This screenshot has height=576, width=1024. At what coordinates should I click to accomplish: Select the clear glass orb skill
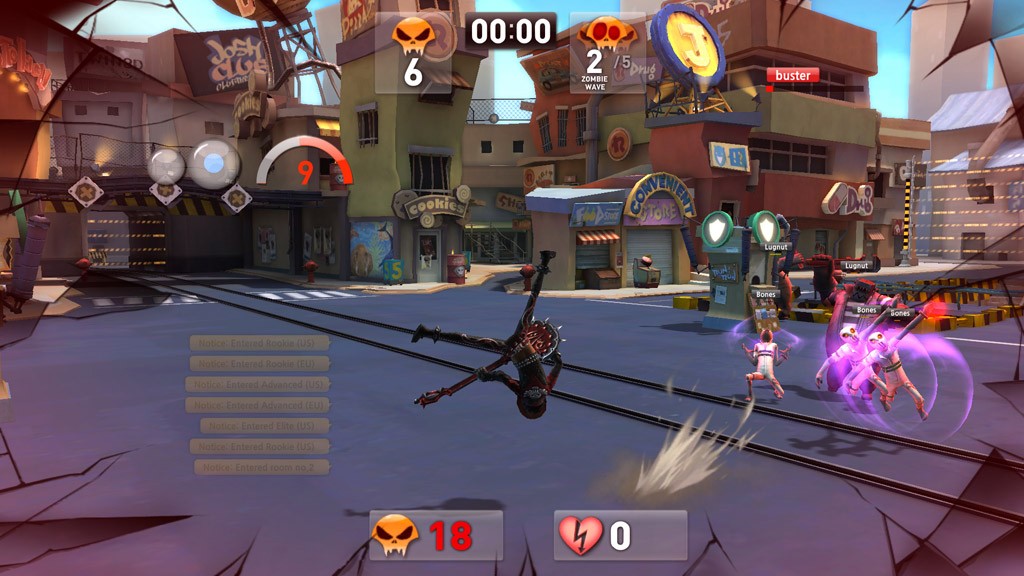coord(167,165)
